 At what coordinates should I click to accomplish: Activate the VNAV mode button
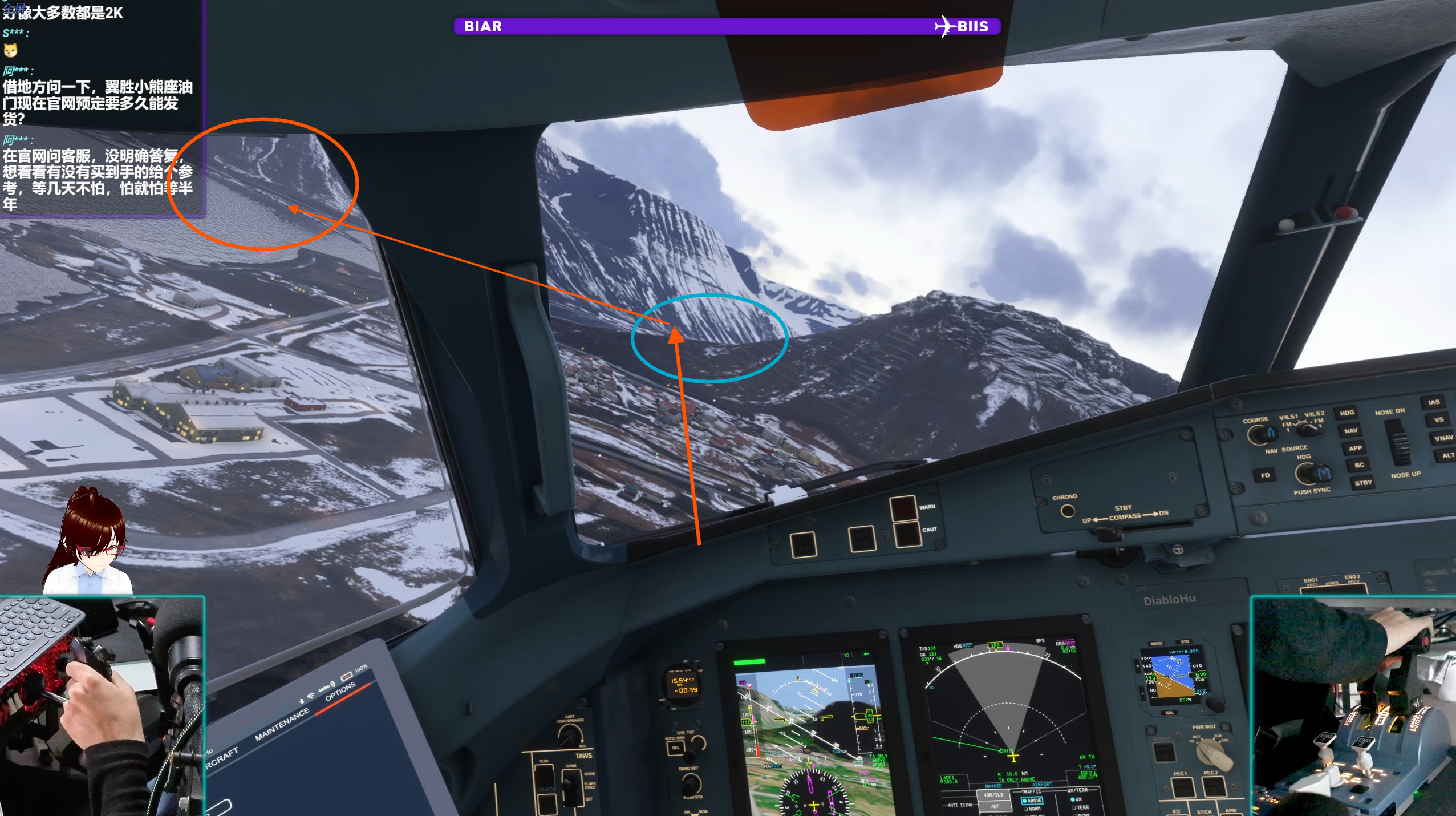(x=1443, y=438)
